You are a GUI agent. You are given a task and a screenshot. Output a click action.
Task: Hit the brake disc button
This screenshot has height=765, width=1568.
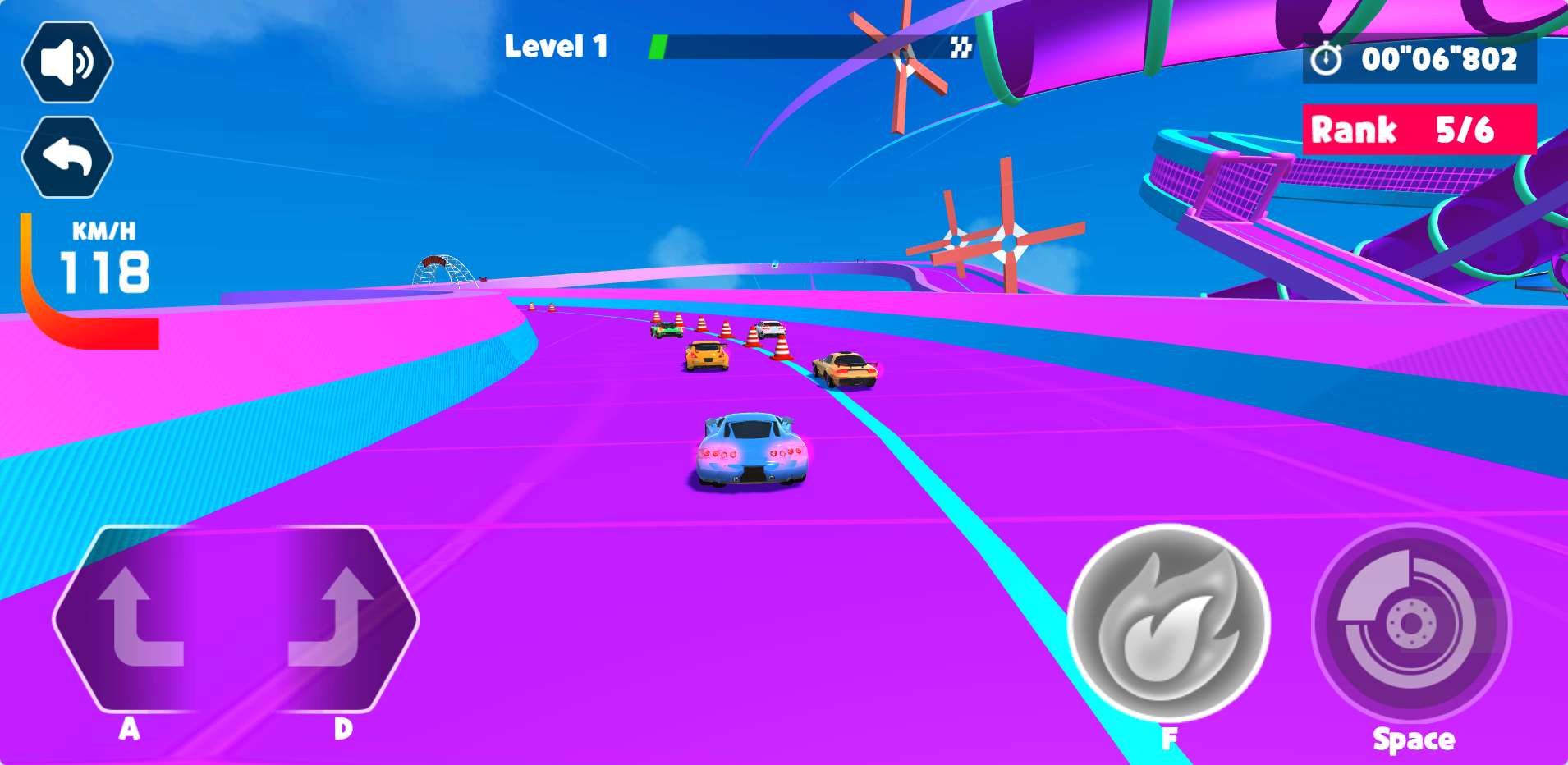click(1410, 625)
